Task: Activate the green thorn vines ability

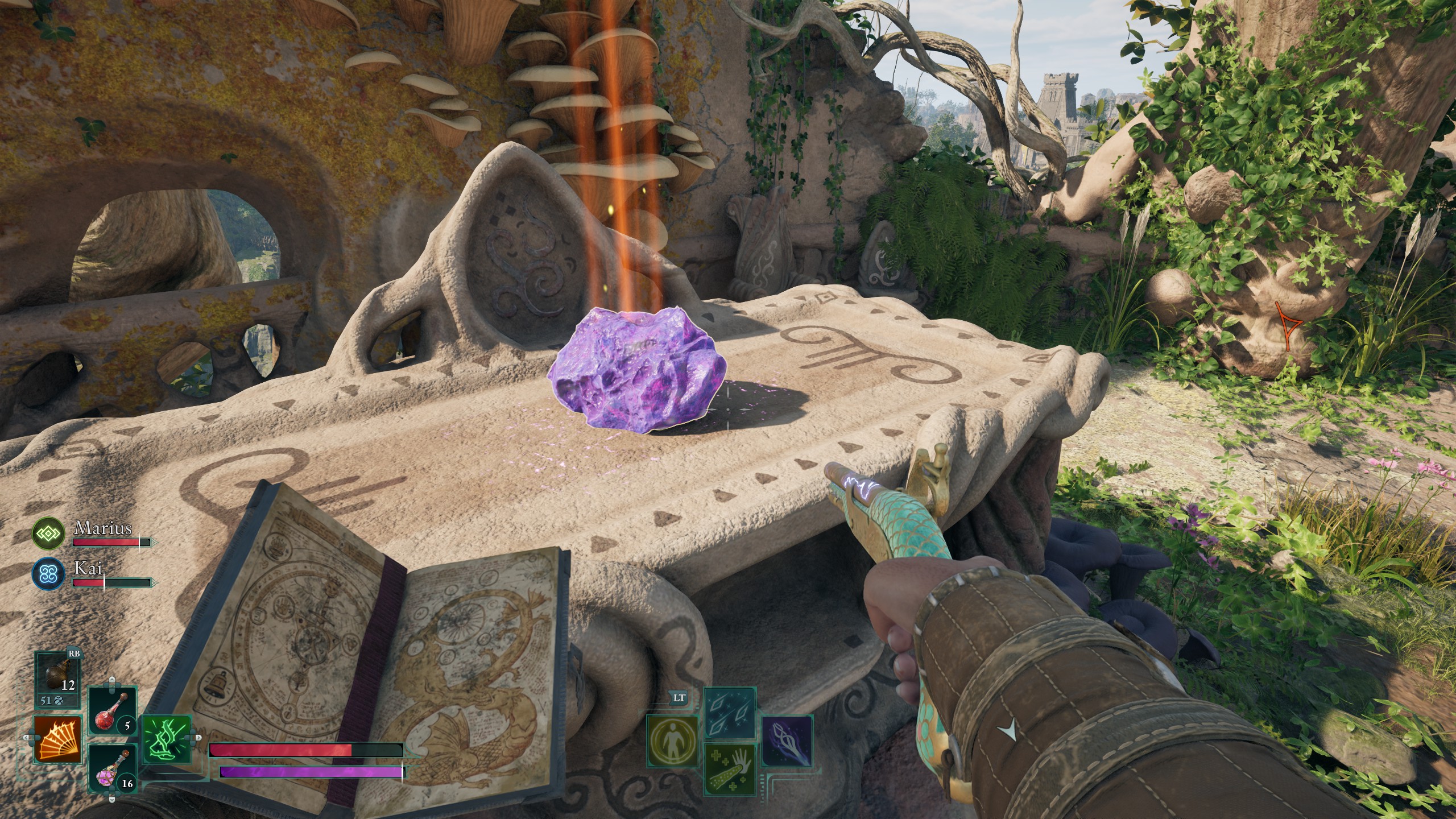Action: click(166, 739)
